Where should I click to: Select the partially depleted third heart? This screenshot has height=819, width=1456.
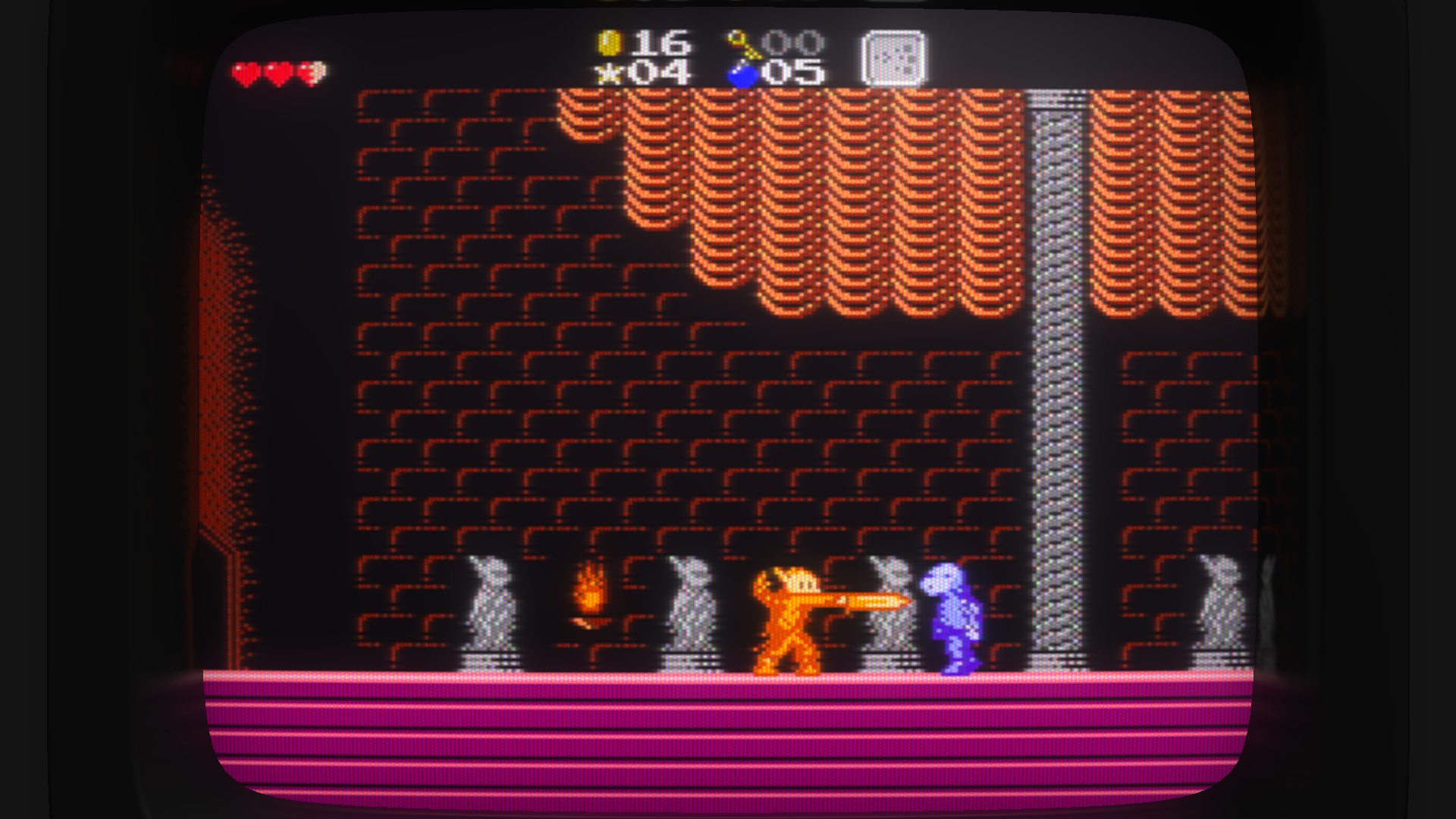tap(310, 71)
